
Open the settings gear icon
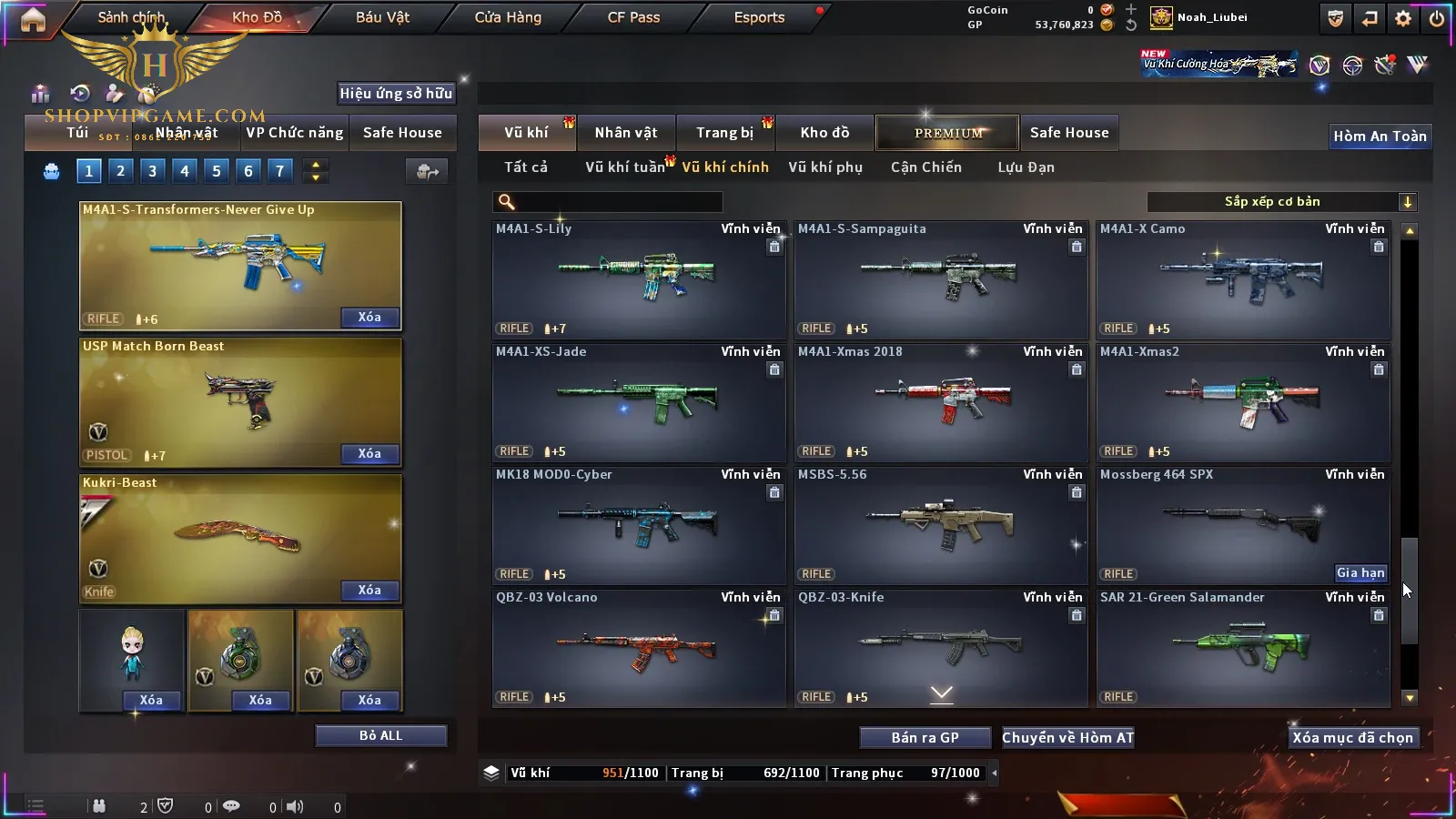1403,18
